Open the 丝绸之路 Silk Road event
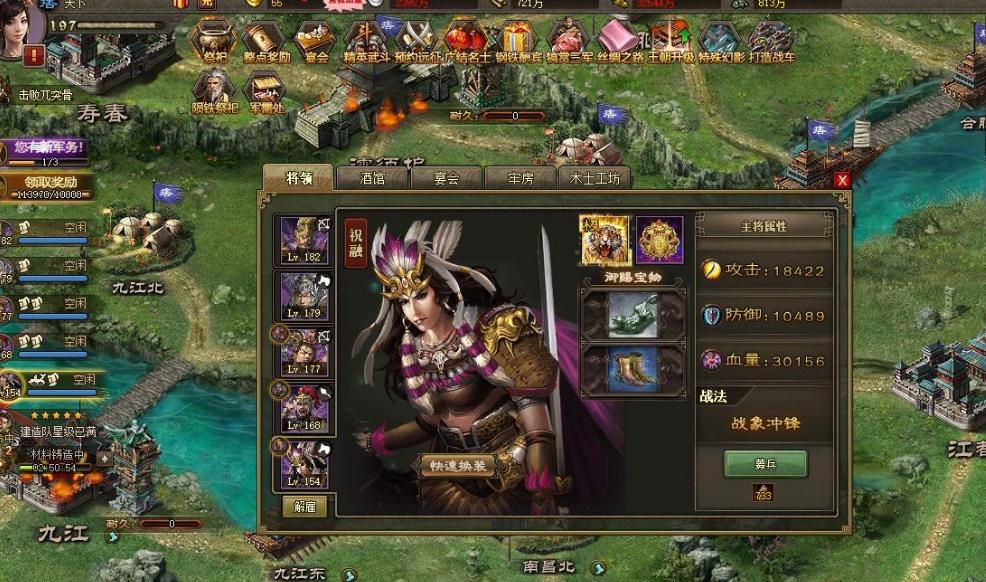The height and width of the screenshot is (582, 986). [x=617, y=41]
